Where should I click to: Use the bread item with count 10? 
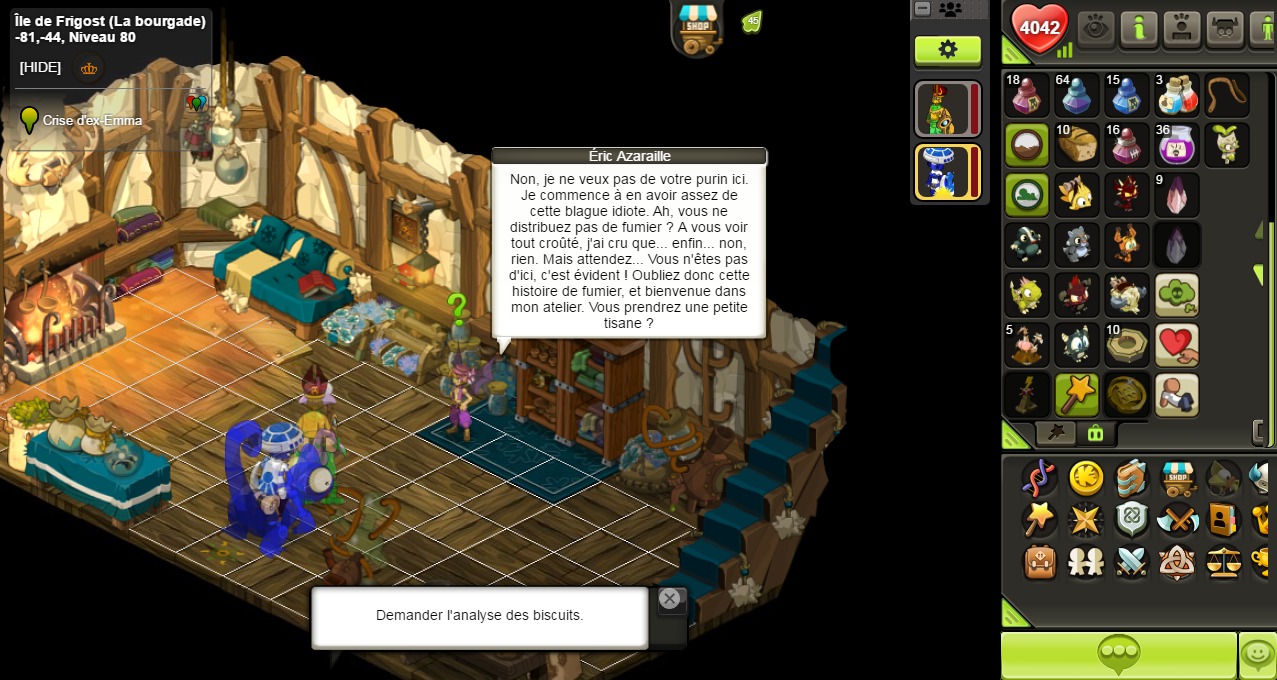(1076, 145)
